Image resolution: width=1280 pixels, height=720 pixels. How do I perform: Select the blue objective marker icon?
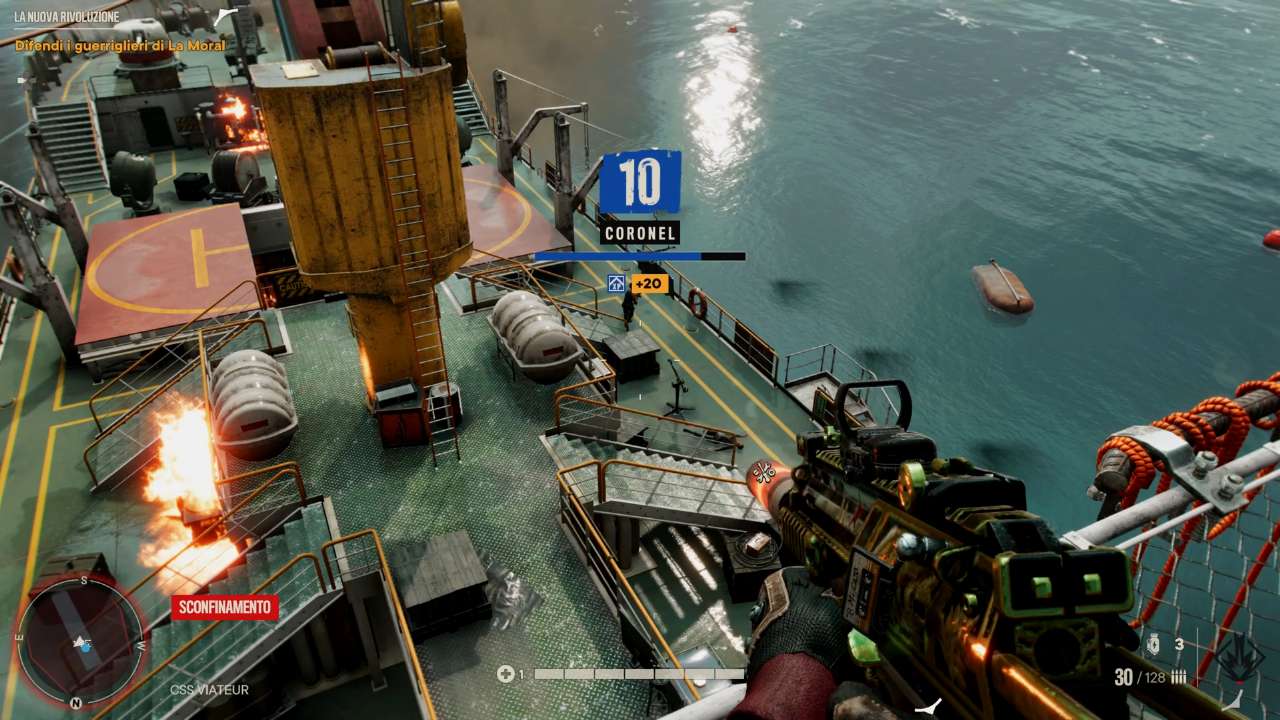pyautogui.click(x=616, y=284)
